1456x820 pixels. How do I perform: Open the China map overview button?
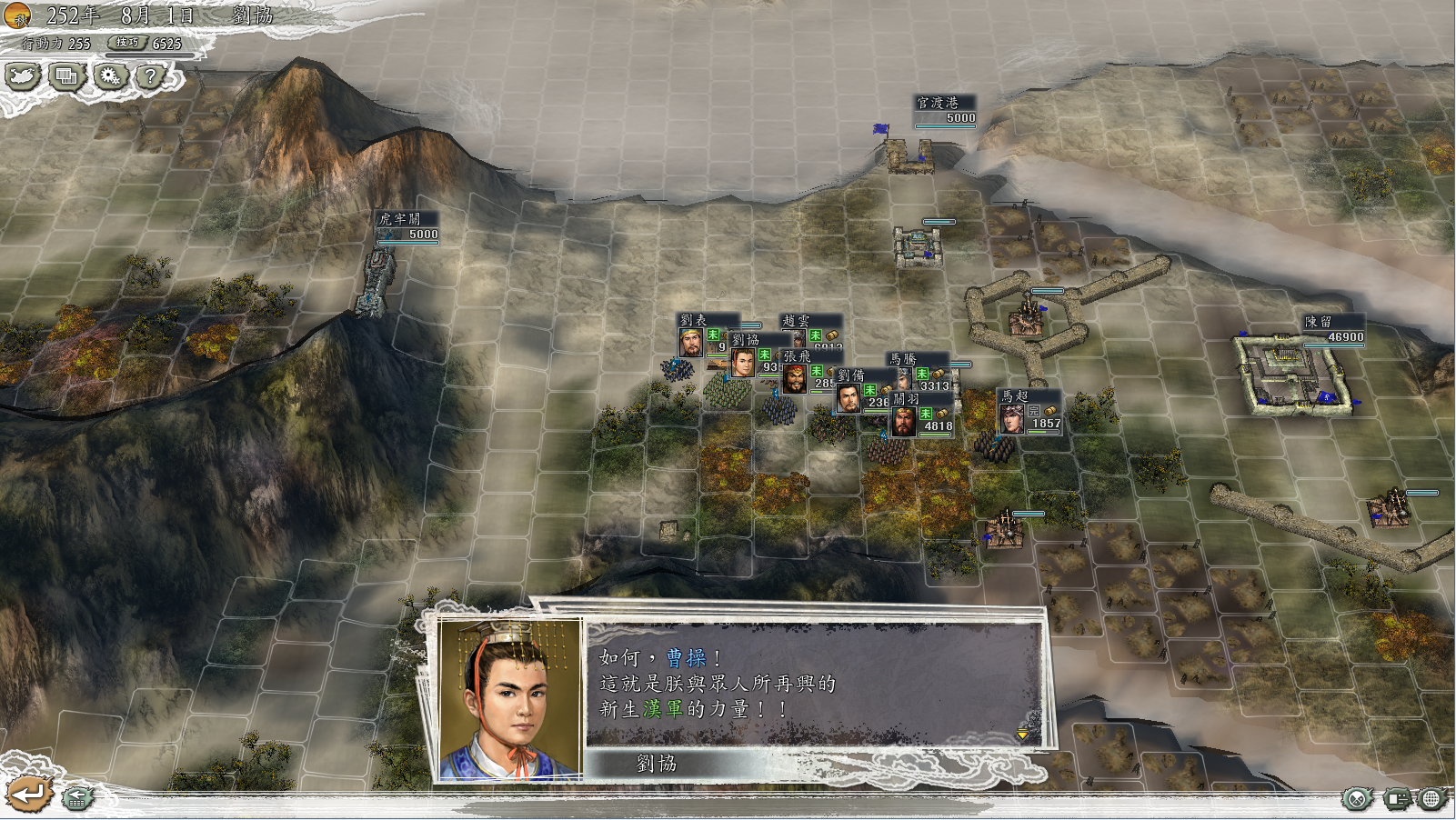(x=23, y=76)
